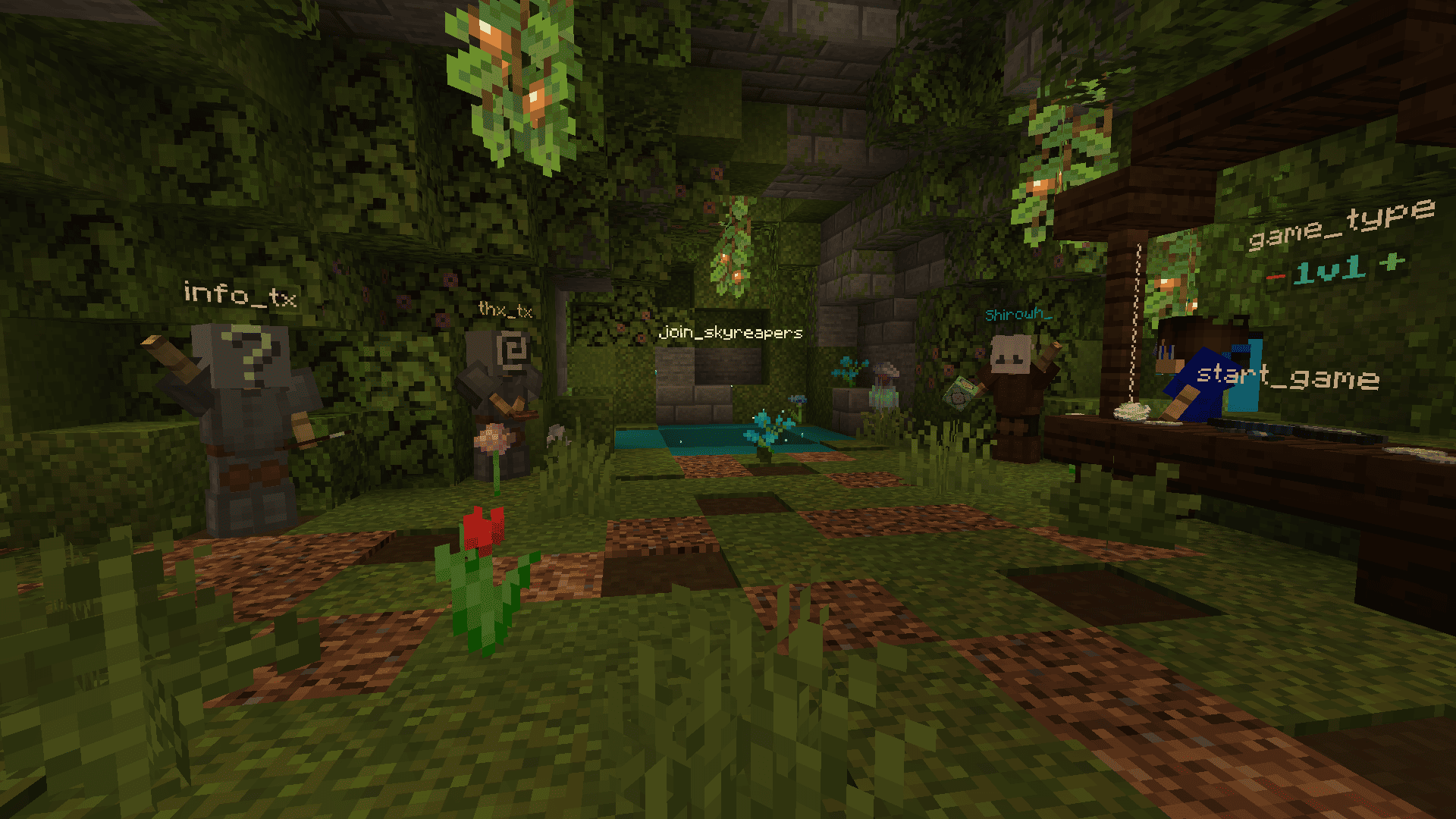The height and width of the screenshot is (819, 1456).
Task: Click the start_game label
Action: (x=1287, y=376)
